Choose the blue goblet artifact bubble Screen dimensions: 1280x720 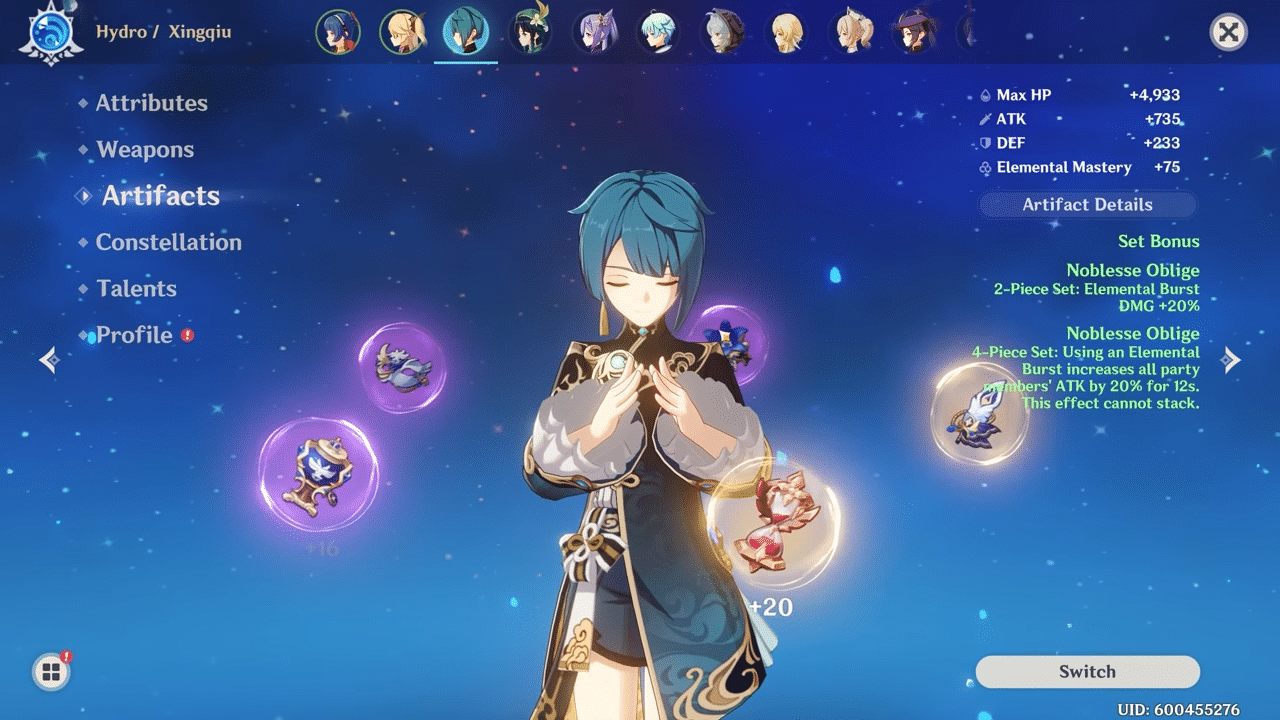(318, 475)
